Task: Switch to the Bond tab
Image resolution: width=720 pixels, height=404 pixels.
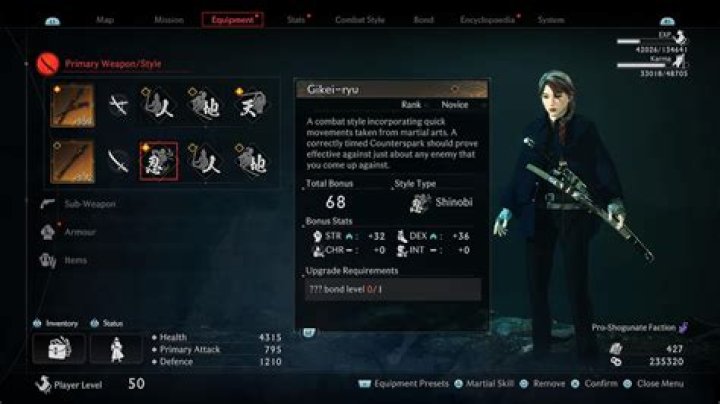Action: 423,19
